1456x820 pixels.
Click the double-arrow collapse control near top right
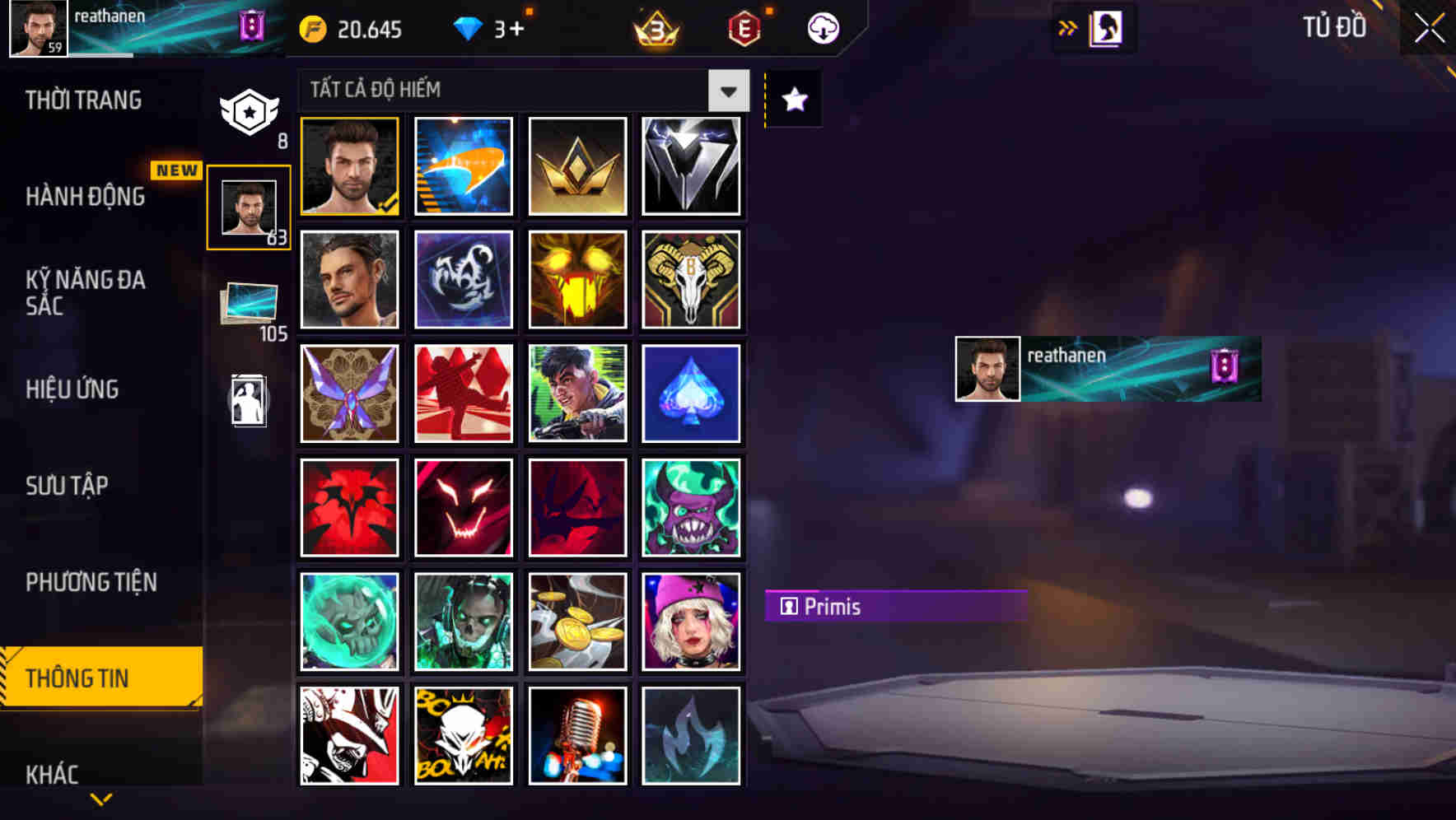(x=1068, y=26)
